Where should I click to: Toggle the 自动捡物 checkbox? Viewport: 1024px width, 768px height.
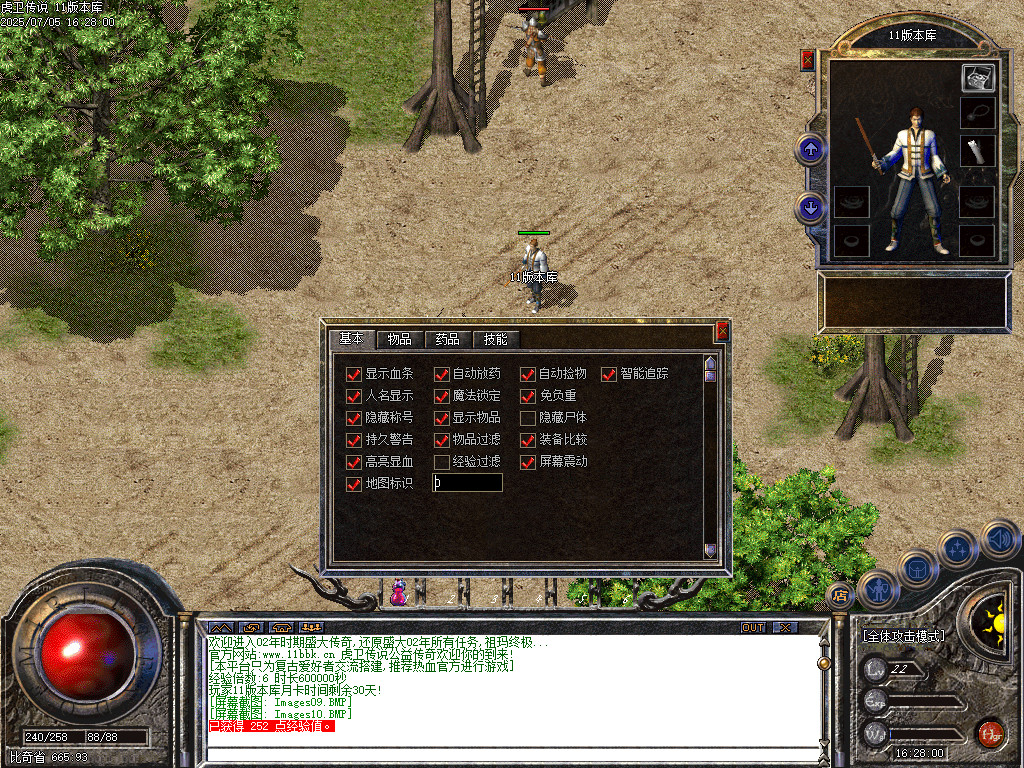[x=528, y=374]
